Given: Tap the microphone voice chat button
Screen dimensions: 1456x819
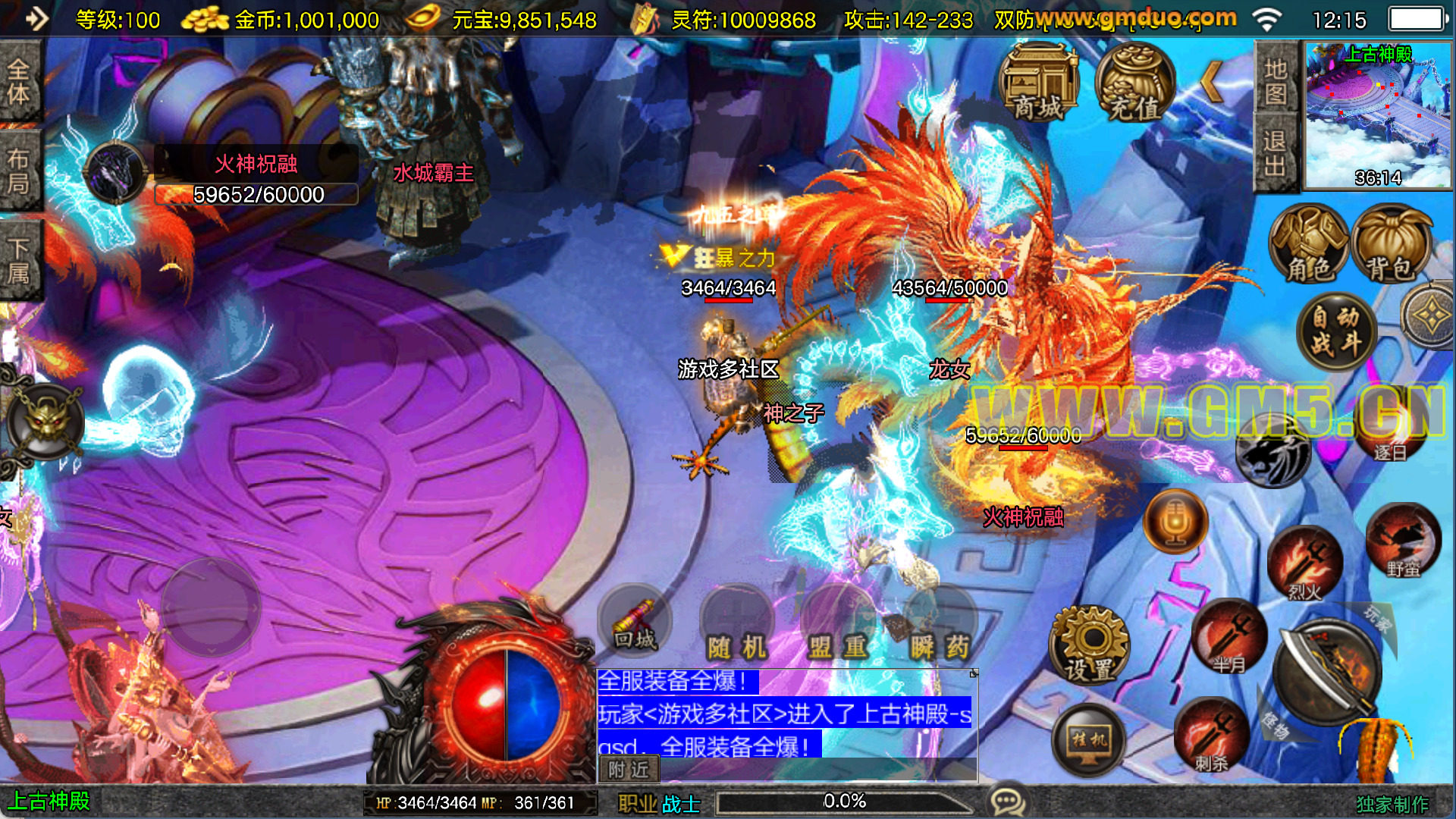Looking at the screenshot, I should point(1175,522).
